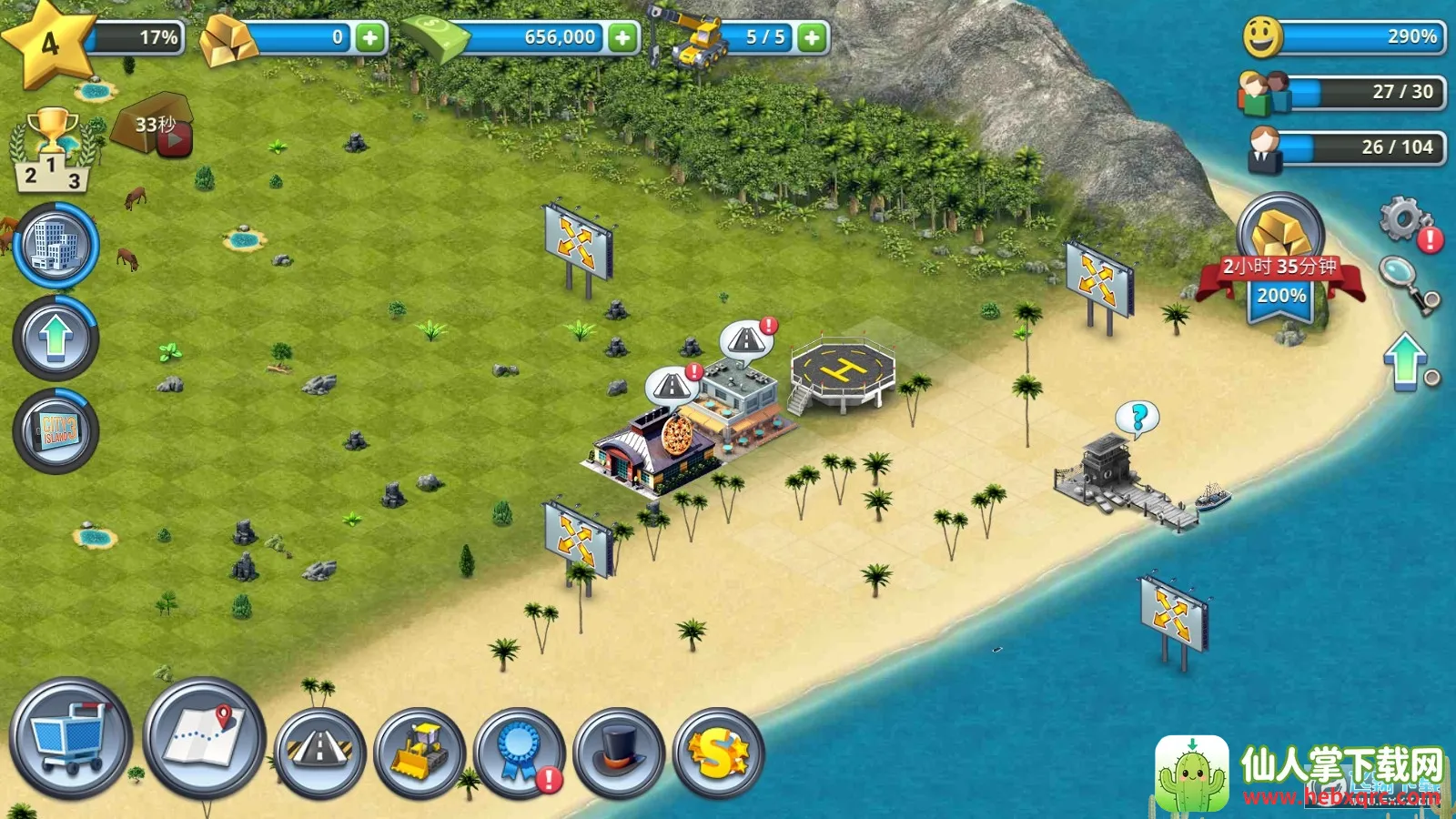
Task: Open the top hat menu
Action: [619, 753]
